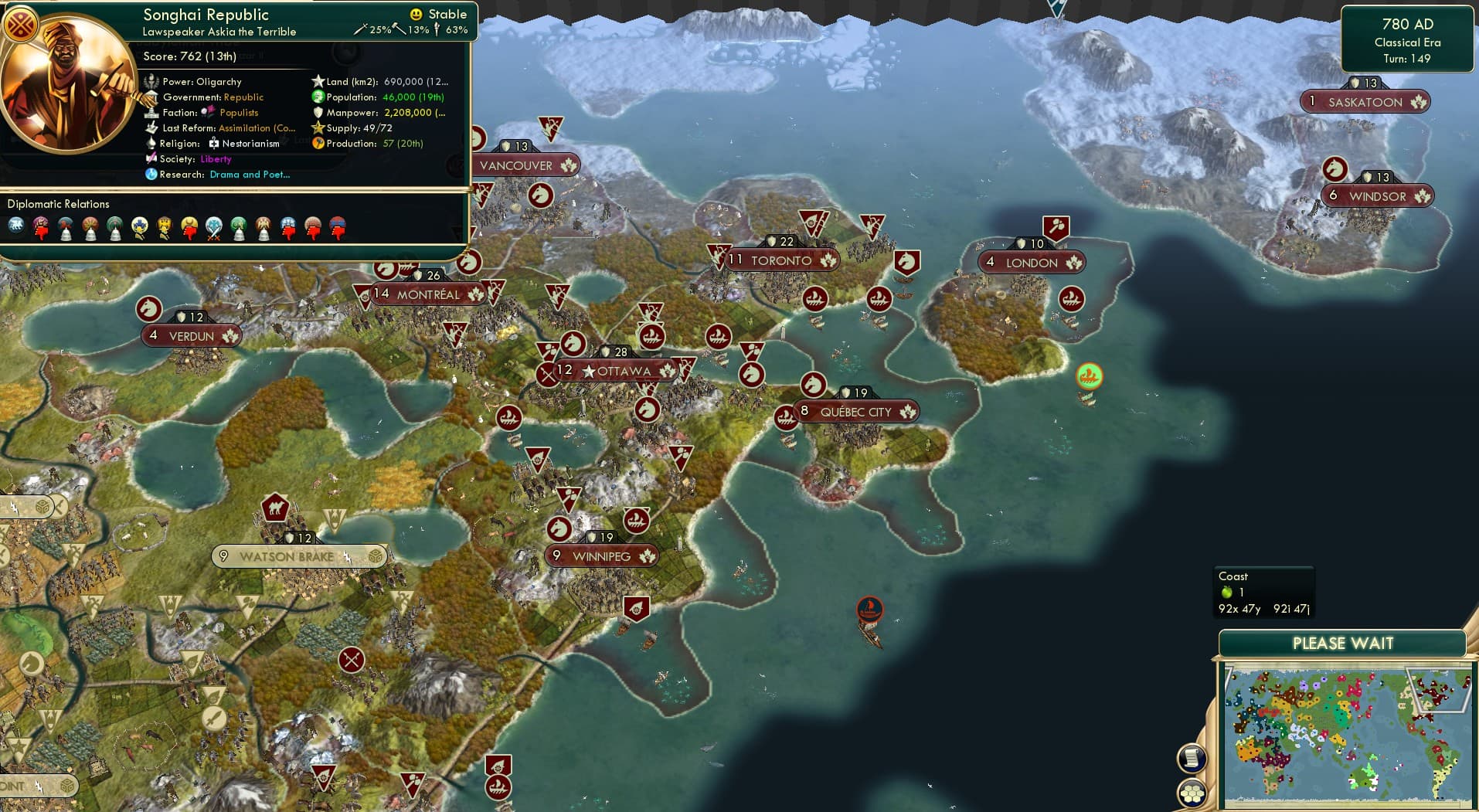Toggle the hex grid button below the minimap
This screenshot has width=1479, height=812.
(x=1192, y=794)
